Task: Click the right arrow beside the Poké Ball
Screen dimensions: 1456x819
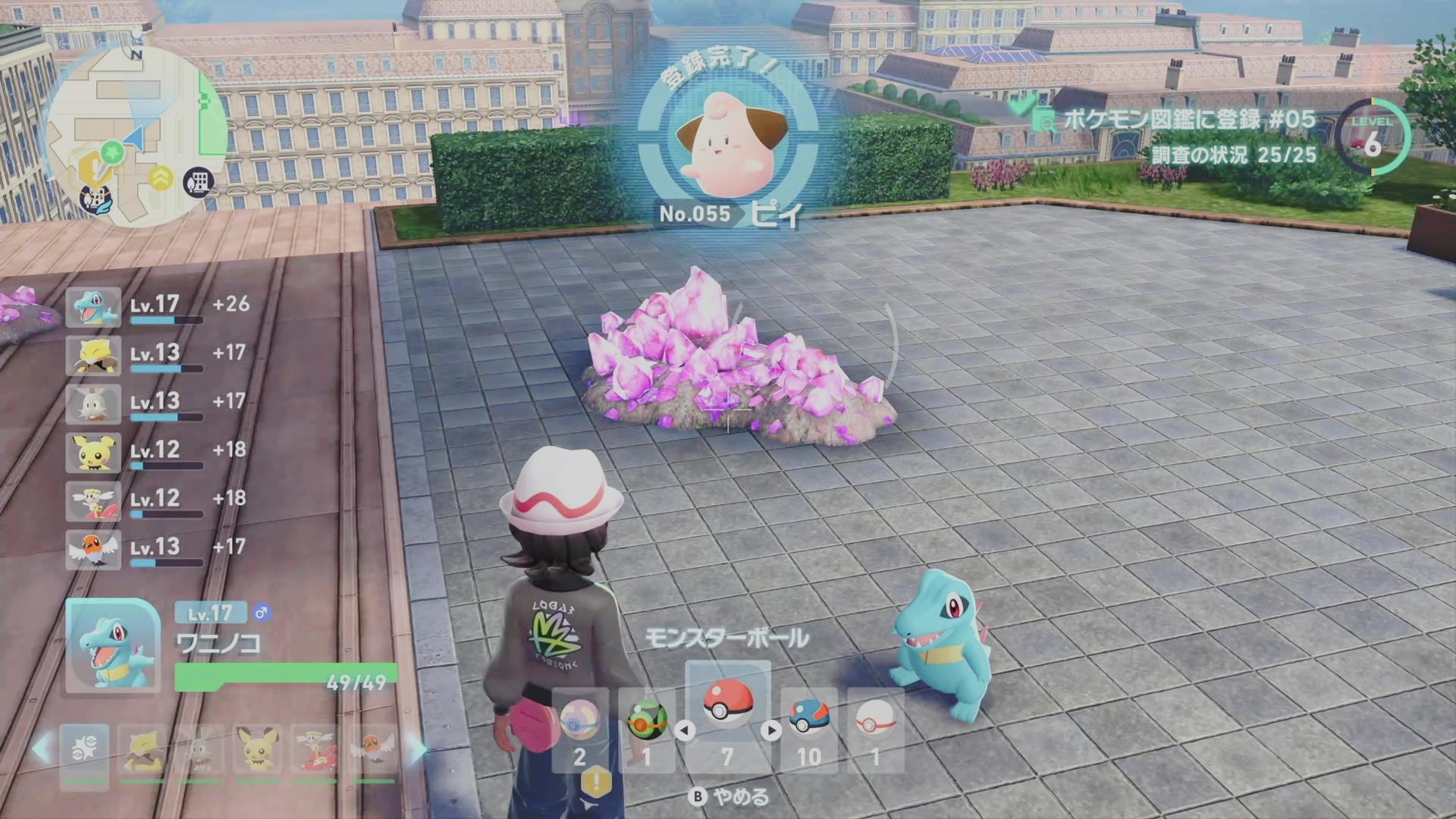Action: click(771, 731)
